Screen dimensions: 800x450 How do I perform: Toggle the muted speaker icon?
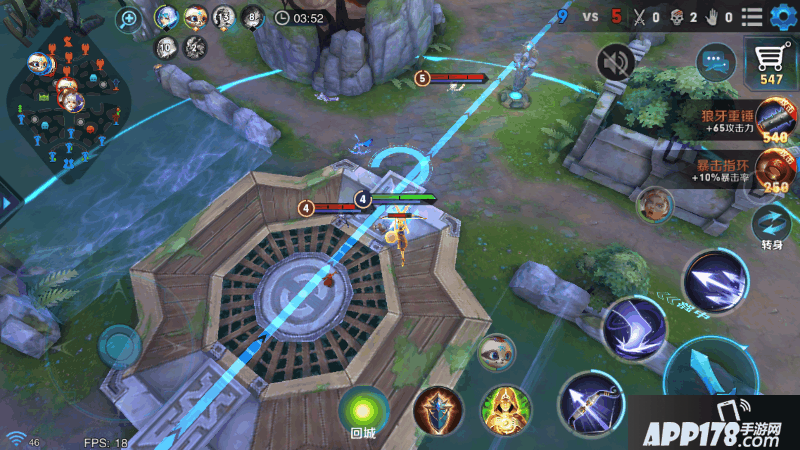615,63
